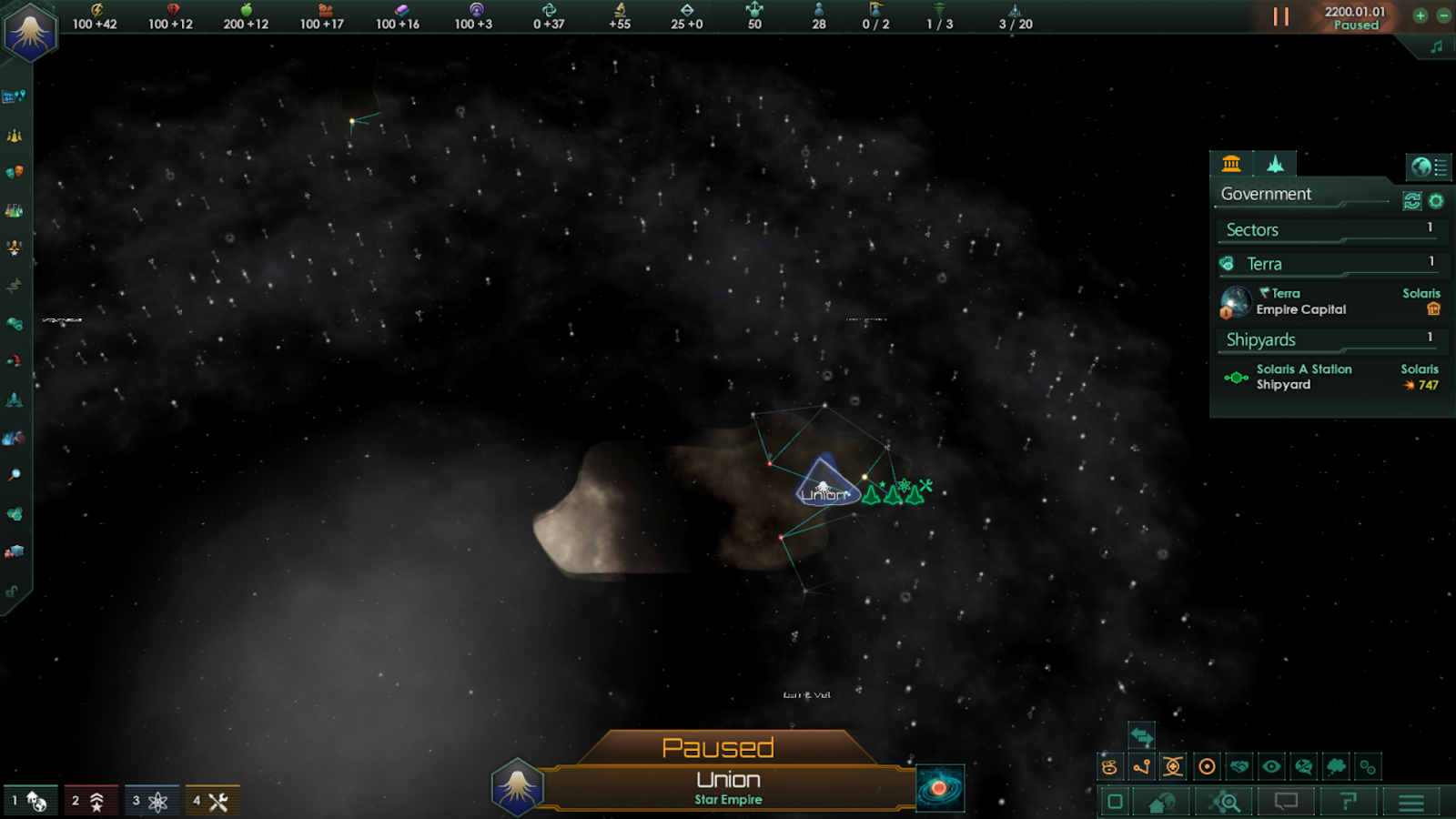The width and height of the screenshot is (1456, 819).
Task: Toggle the eye map mode filter
Action: pyautogui.click(x=1271, y=767)
